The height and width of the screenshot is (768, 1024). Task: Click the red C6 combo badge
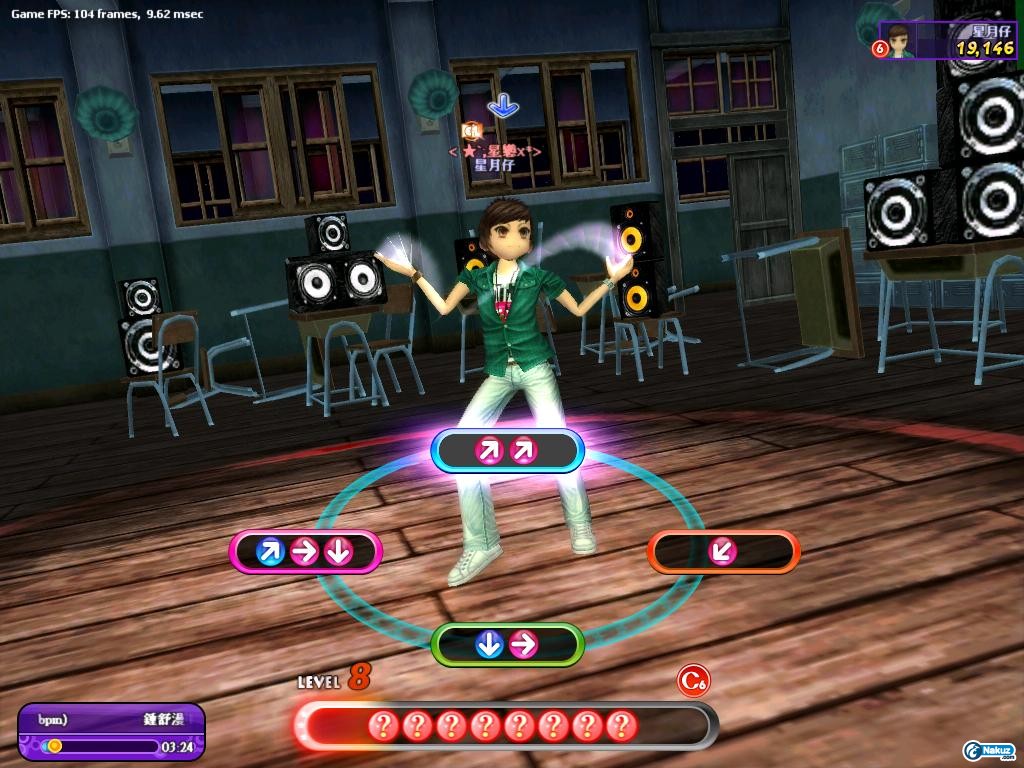tap(693, 681)
